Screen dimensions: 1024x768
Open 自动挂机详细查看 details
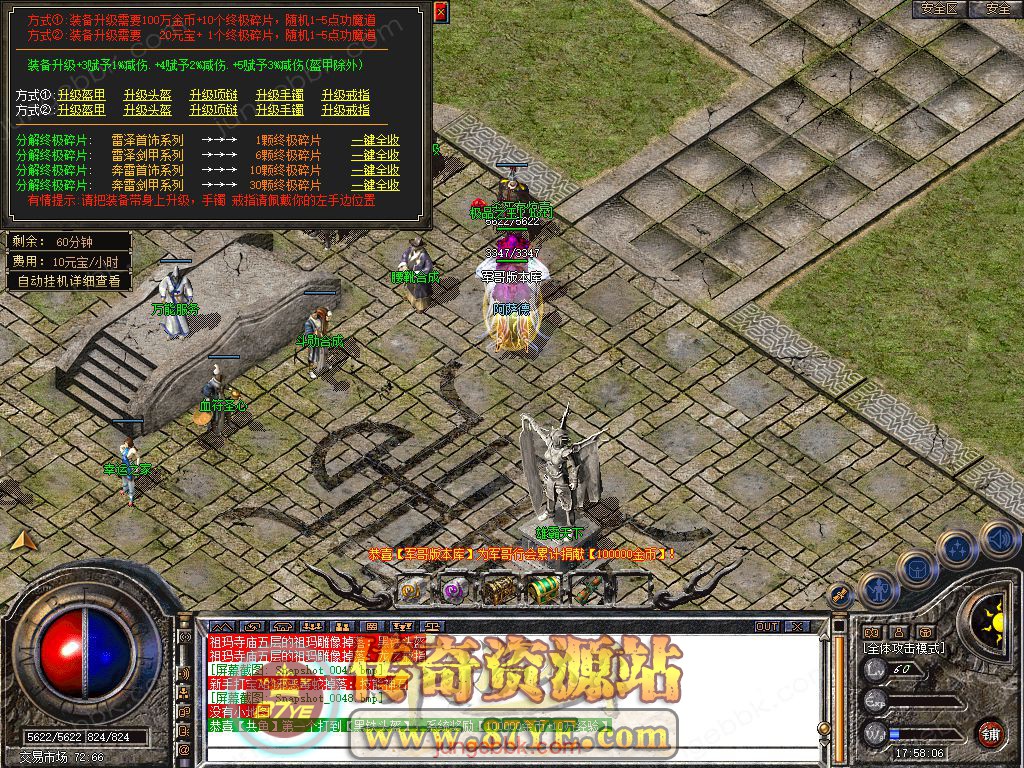pyautogui.click(x=69, y=281)
